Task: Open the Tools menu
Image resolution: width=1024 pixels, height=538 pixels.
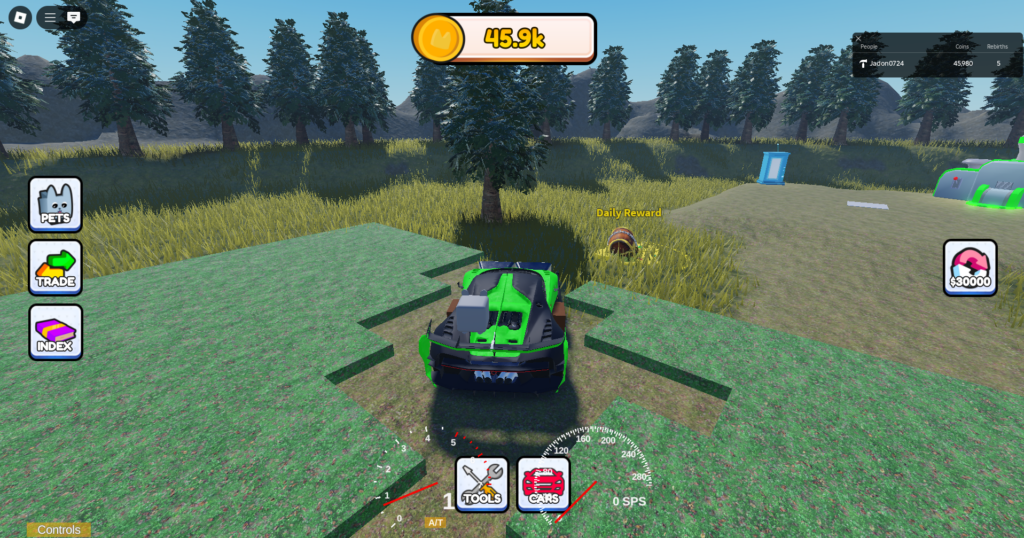Action: [482, 484]
